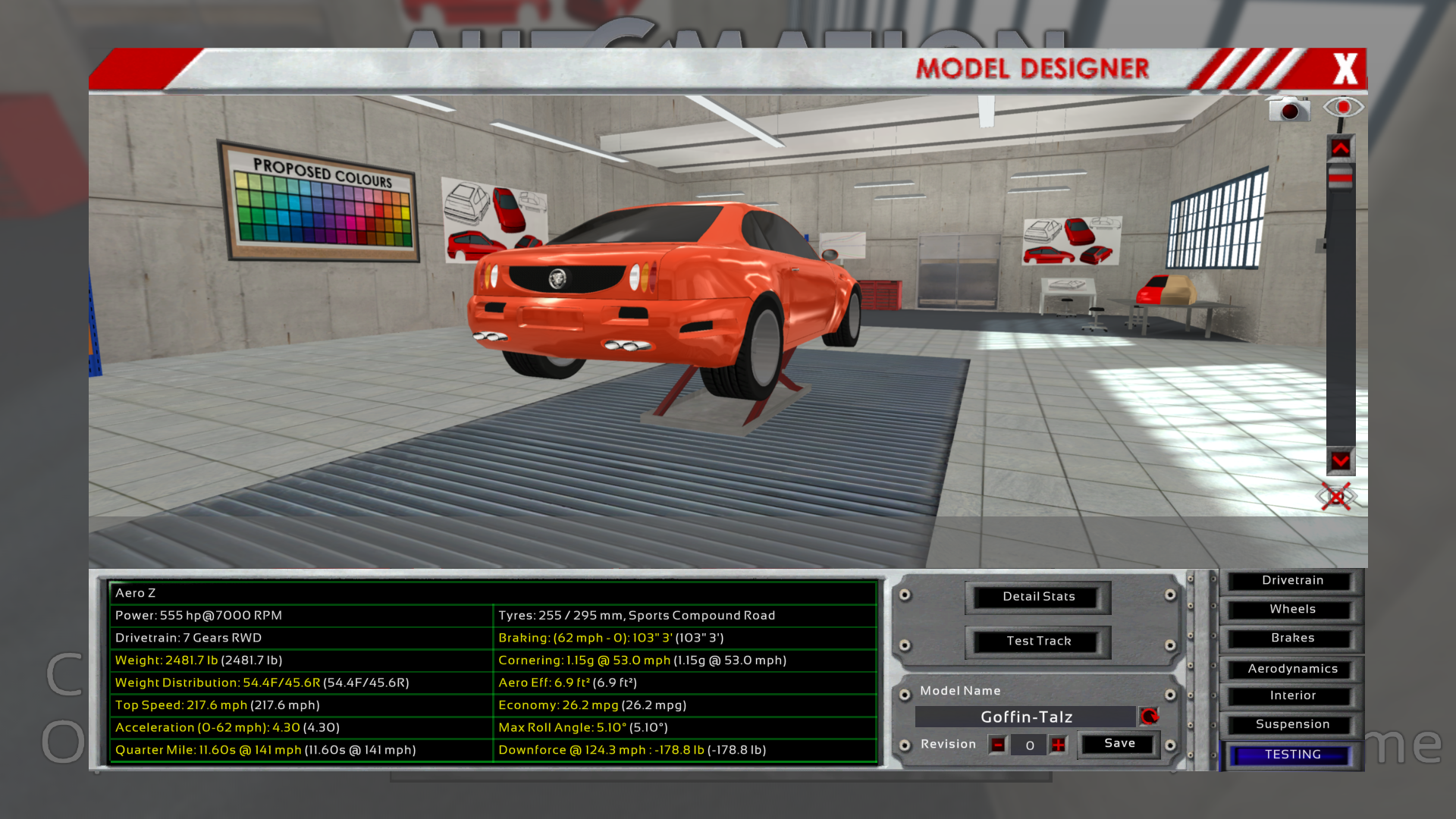Edit the Goffin-Talz model name field
Viewport: 1456px width, 819px height.
coord(1026,717)
